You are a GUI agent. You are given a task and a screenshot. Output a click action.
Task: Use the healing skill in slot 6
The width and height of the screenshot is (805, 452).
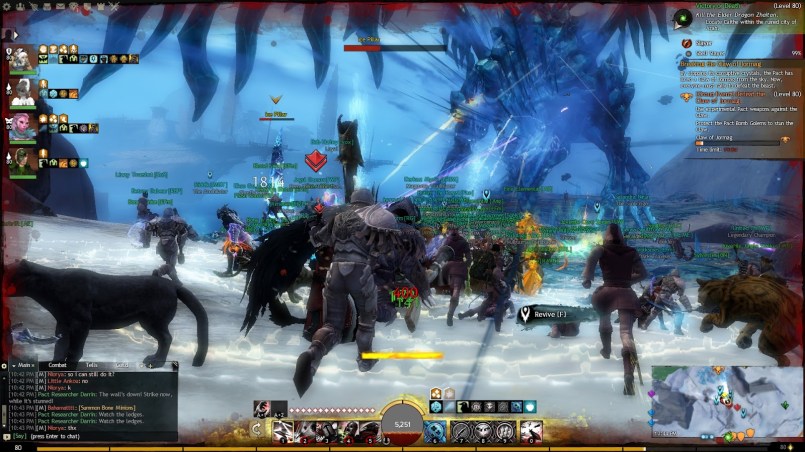tap(437, 430)
